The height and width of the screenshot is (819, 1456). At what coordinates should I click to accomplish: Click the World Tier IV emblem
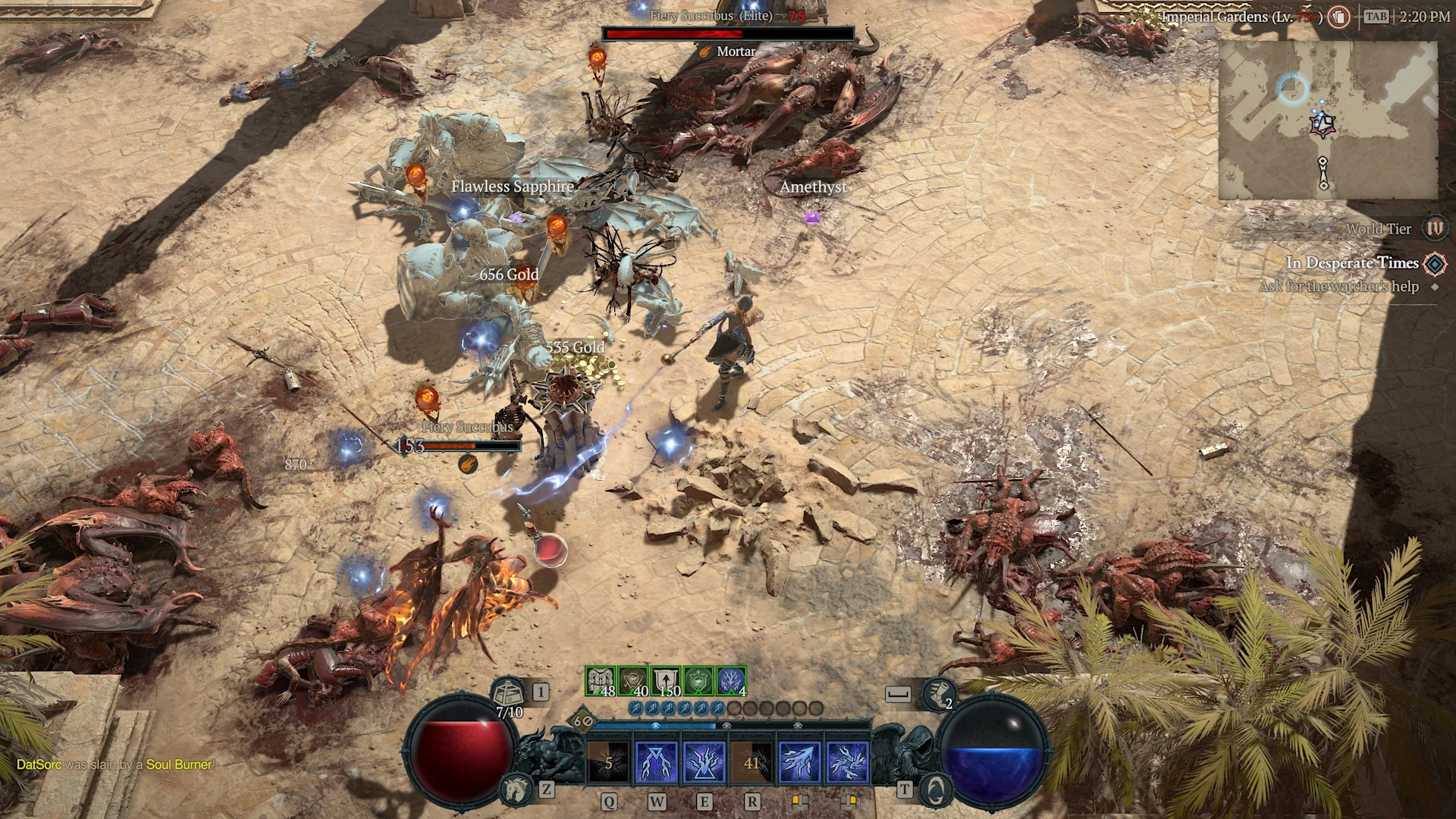[x=1434, y=228]
